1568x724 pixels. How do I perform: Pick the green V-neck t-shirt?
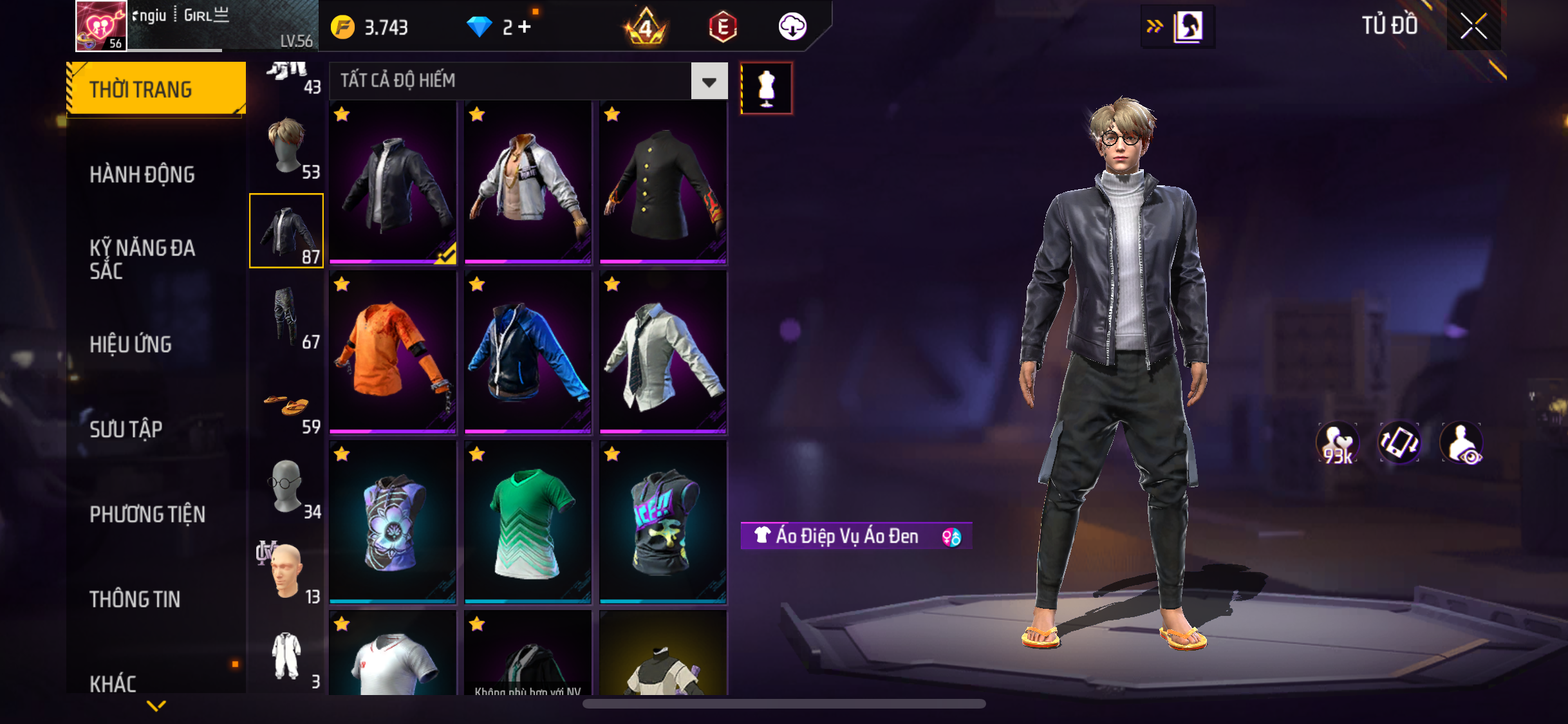click(528, 523)
